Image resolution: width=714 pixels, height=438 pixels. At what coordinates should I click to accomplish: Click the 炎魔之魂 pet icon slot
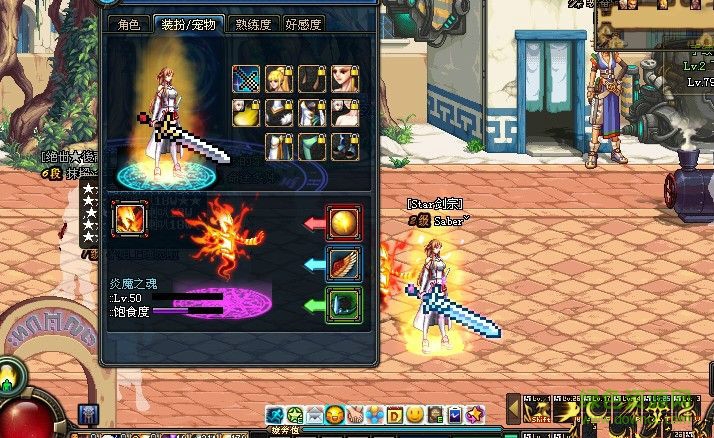(130, 218)
